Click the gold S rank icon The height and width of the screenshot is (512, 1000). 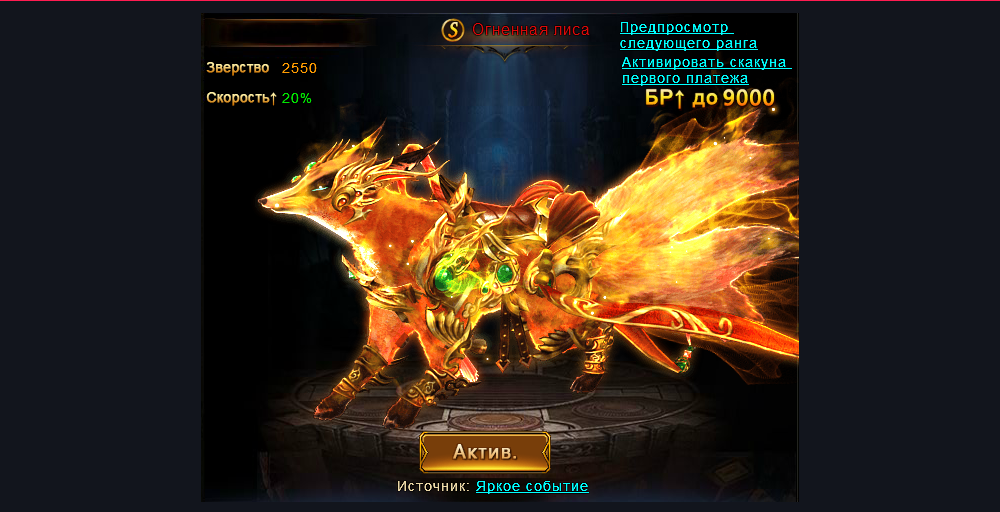point(454,30)
